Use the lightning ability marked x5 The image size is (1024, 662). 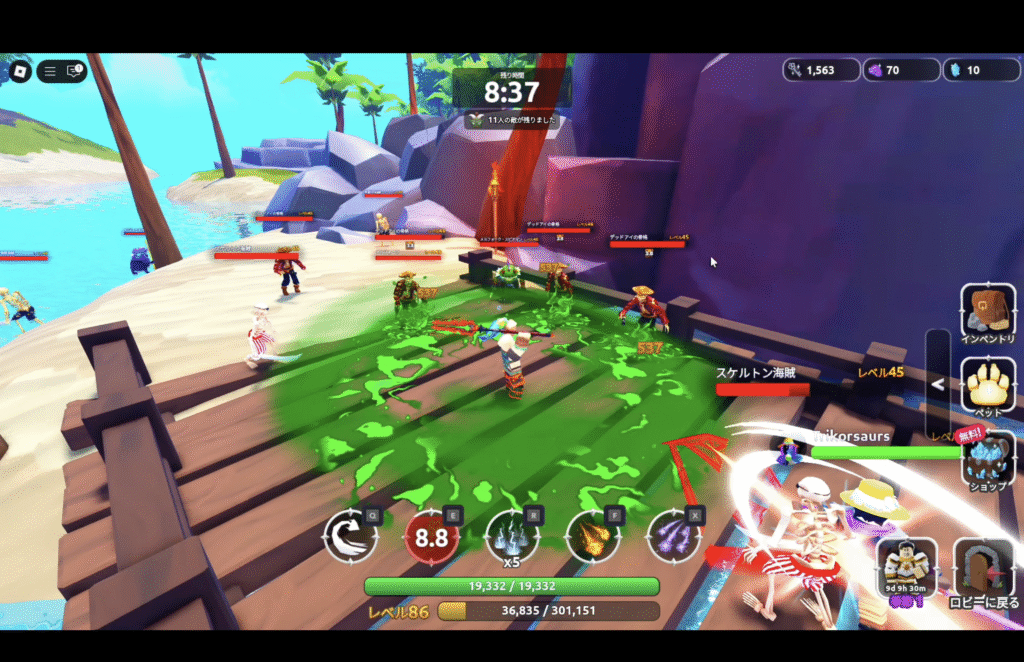click(511, 536)
